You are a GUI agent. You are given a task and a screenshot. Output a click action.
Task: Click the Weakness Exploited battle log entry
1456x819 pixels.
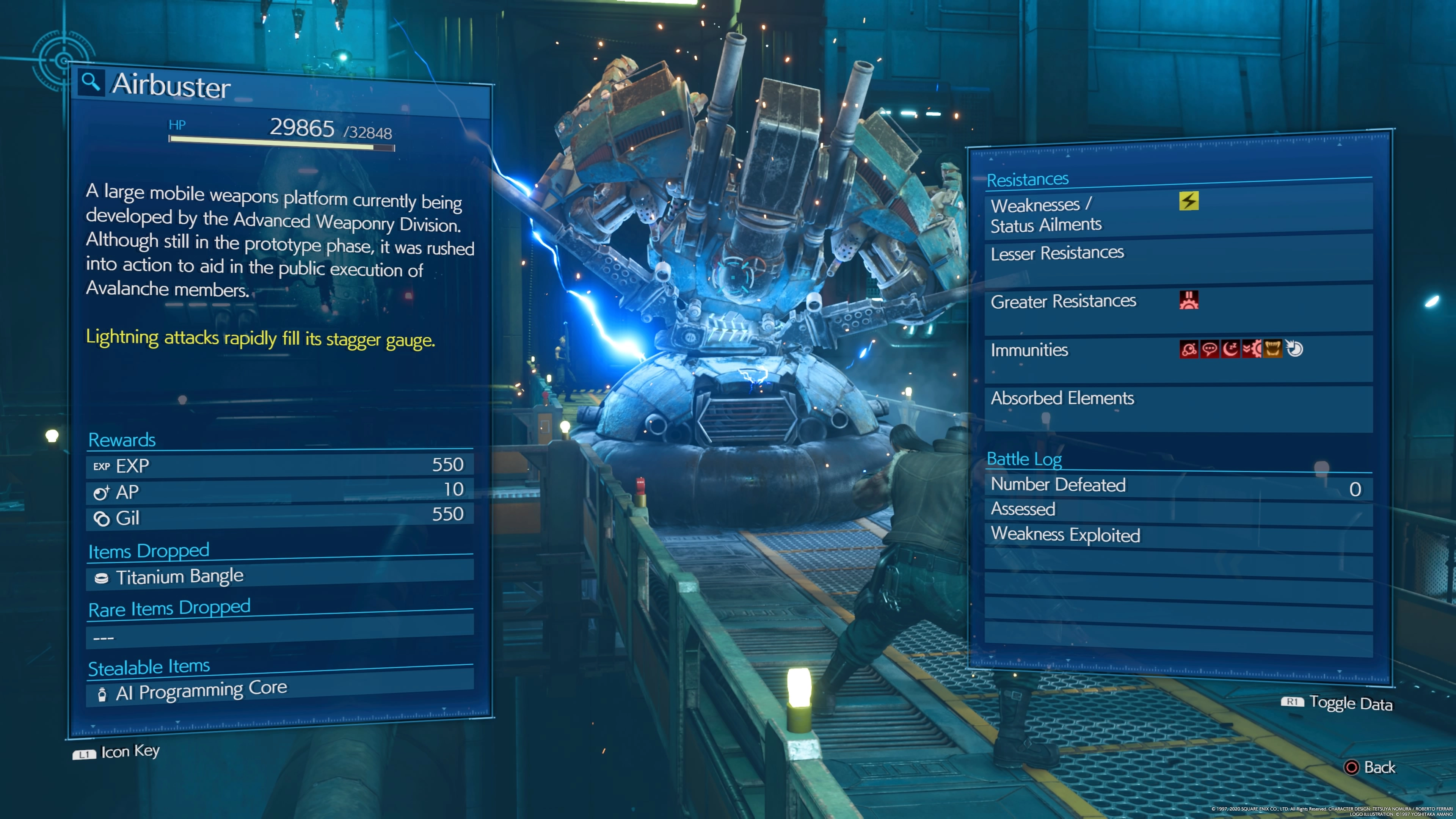(1178, 535)
